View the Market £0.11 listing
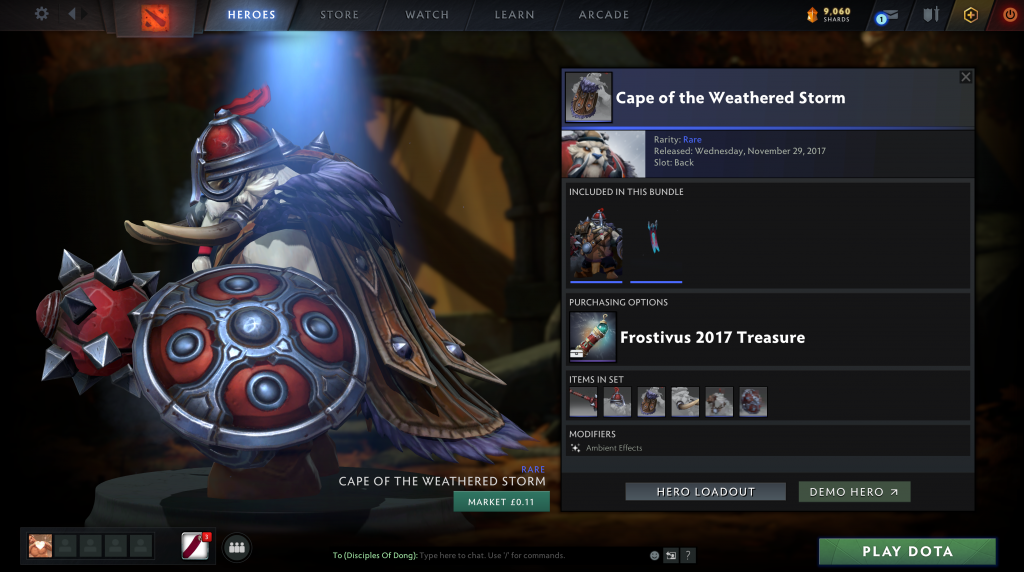The width and height of the screenshot is (1024, 572). [501, 502]
